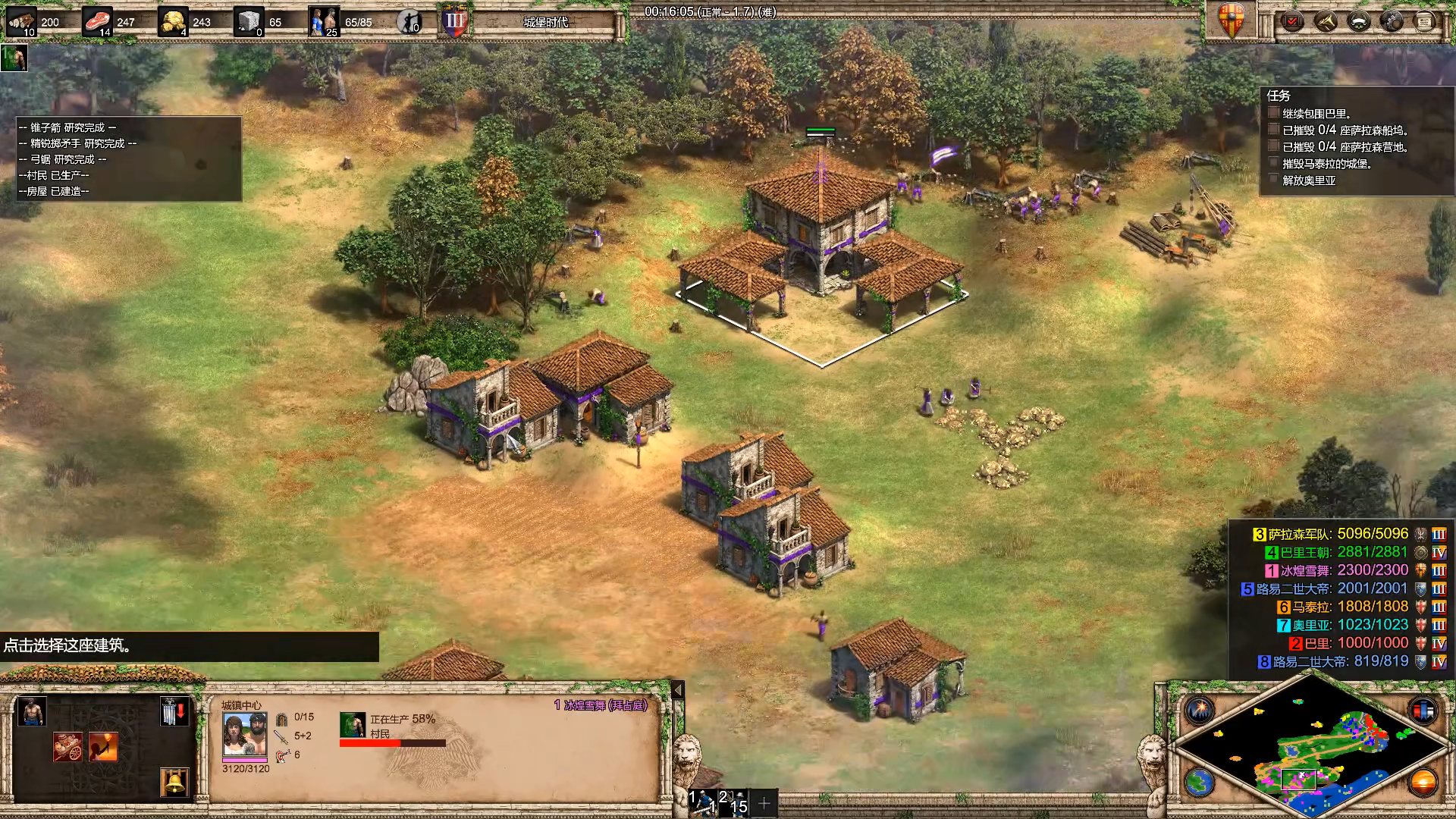Toggle the minimap colored banners mode button
1456x819 pixels.
[x=1423, y=711]
